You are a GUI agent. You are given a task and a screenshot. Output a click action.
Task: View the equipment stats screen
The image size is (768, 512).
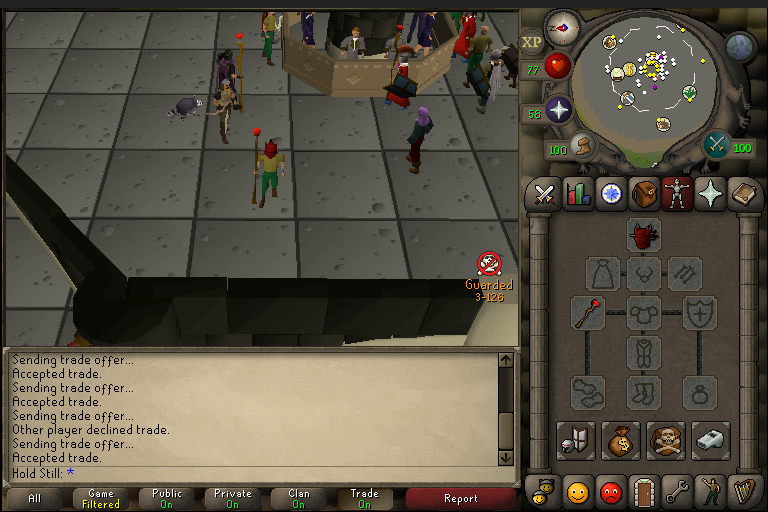point(577,440)
